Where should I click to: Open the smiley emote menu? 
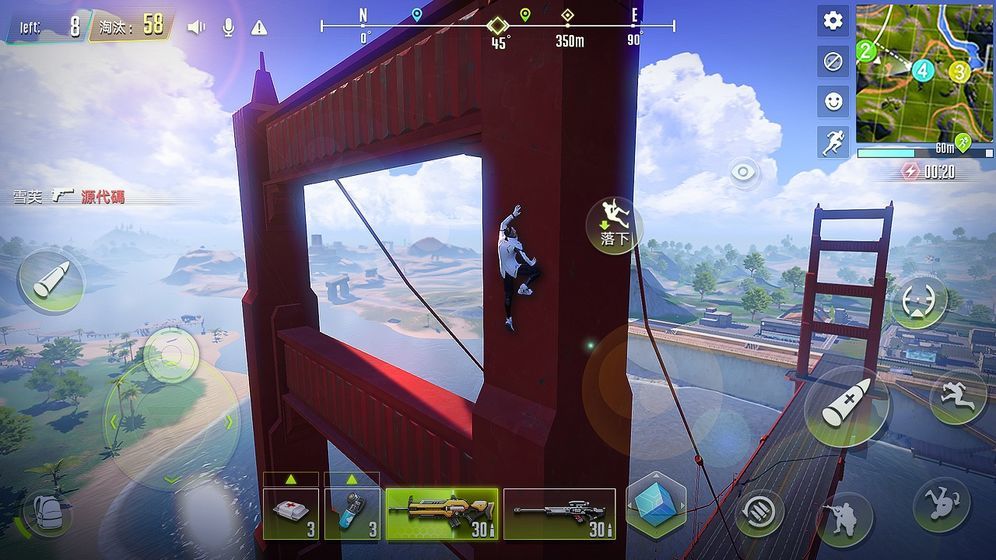833,101
